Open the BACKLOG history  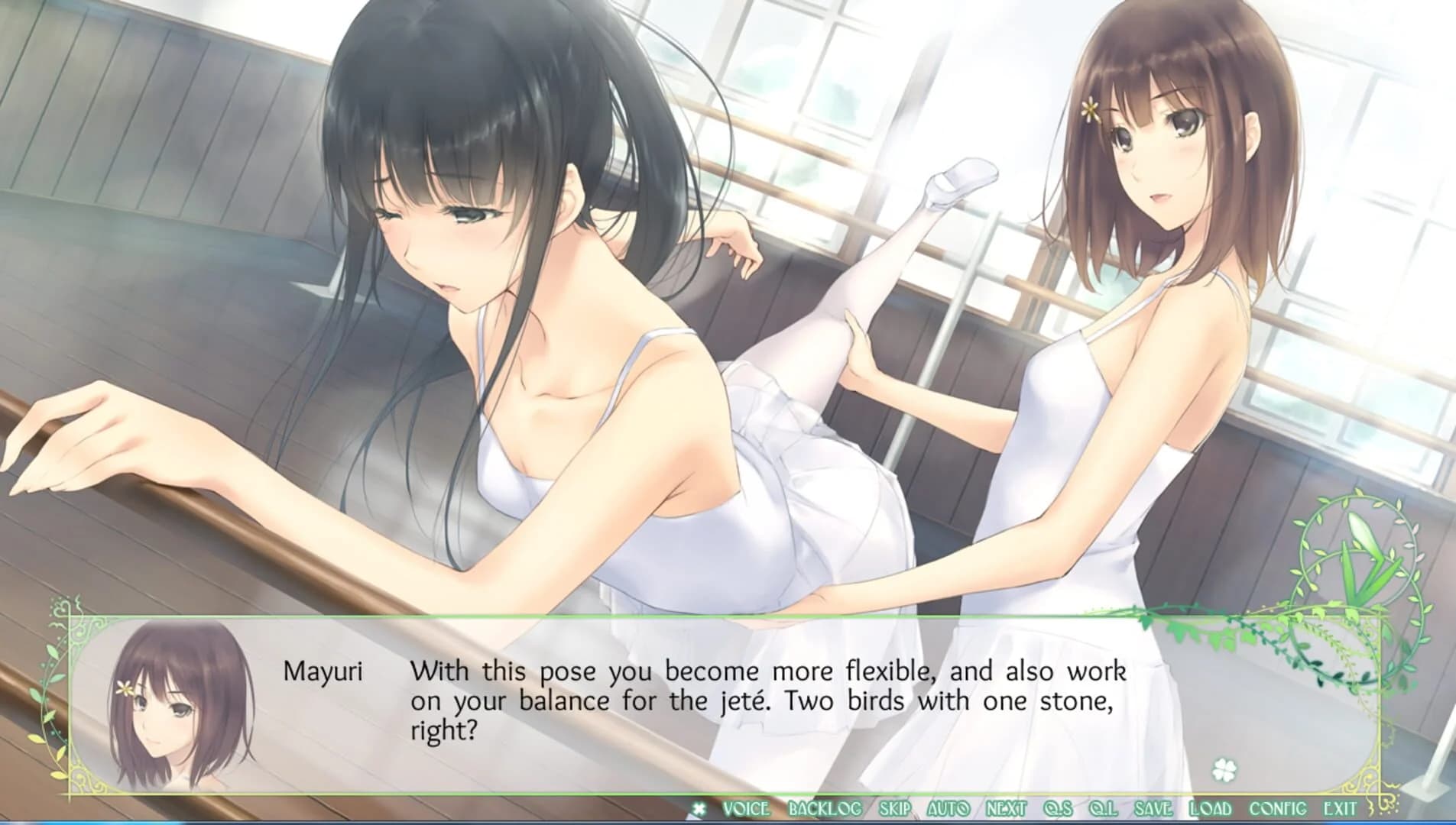[823, 807]
